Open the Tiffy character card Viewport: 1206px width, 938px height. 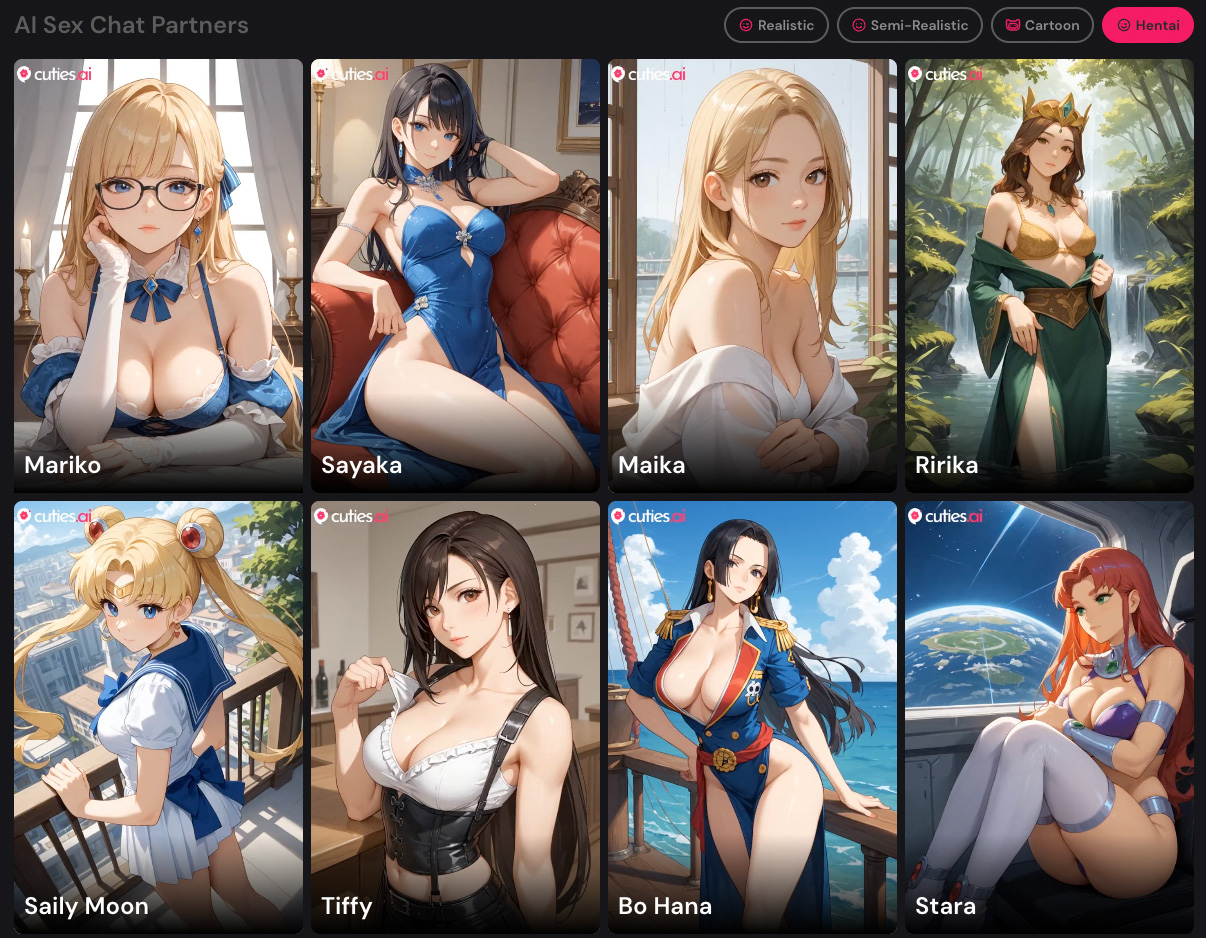click(455, 717)
